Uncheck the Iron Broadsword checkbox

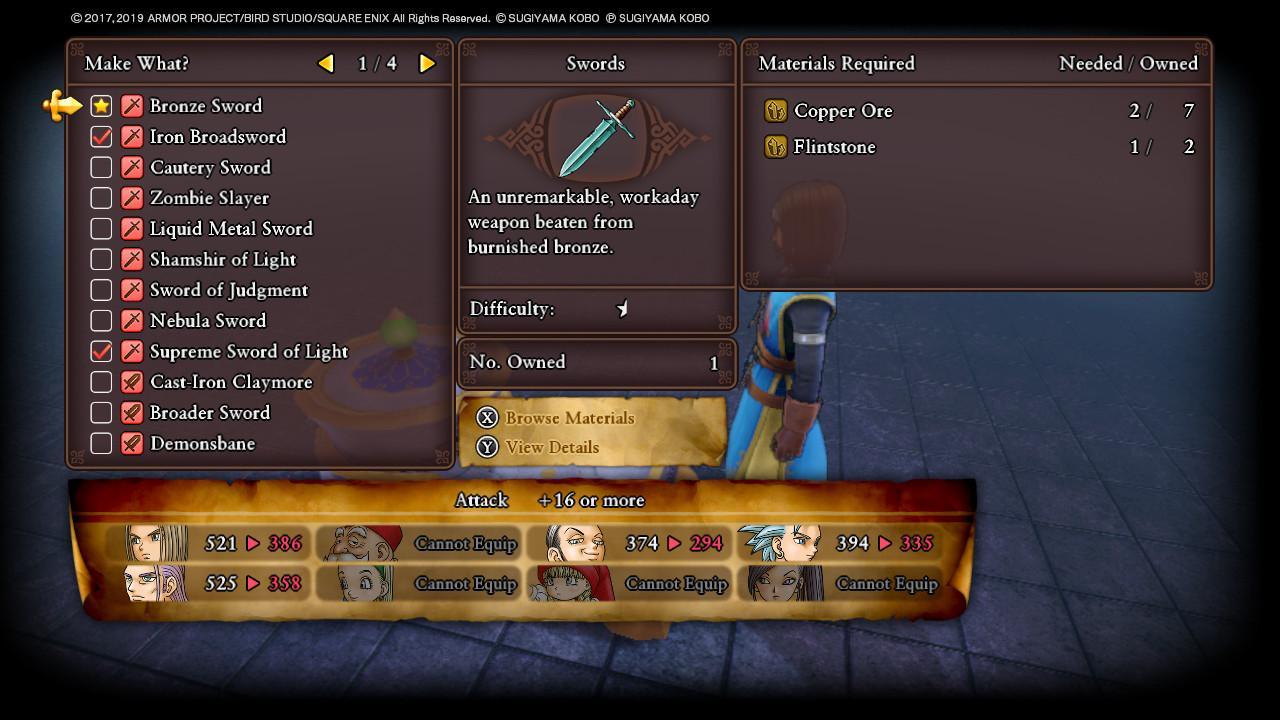tap(100, 136)
